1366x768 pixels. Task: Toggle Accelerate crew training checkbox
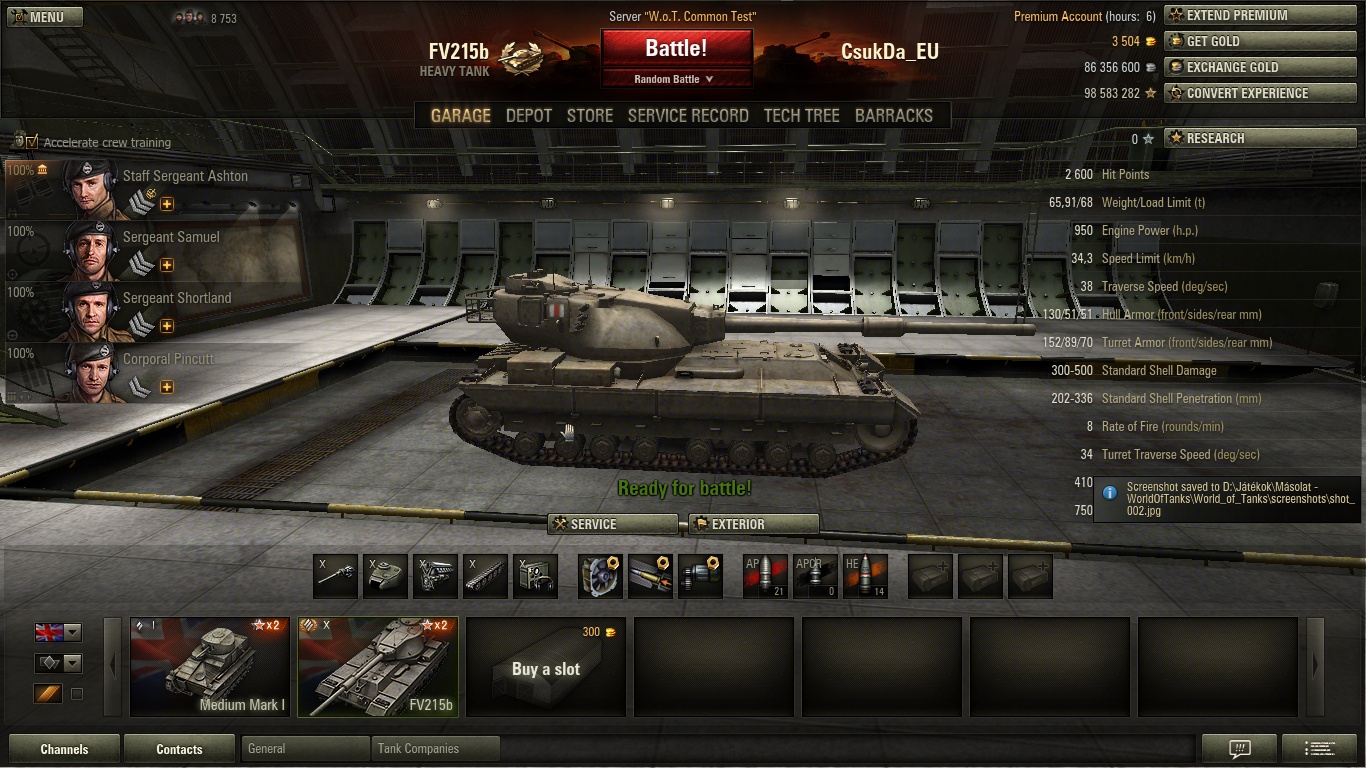click(x=32, y=142)
